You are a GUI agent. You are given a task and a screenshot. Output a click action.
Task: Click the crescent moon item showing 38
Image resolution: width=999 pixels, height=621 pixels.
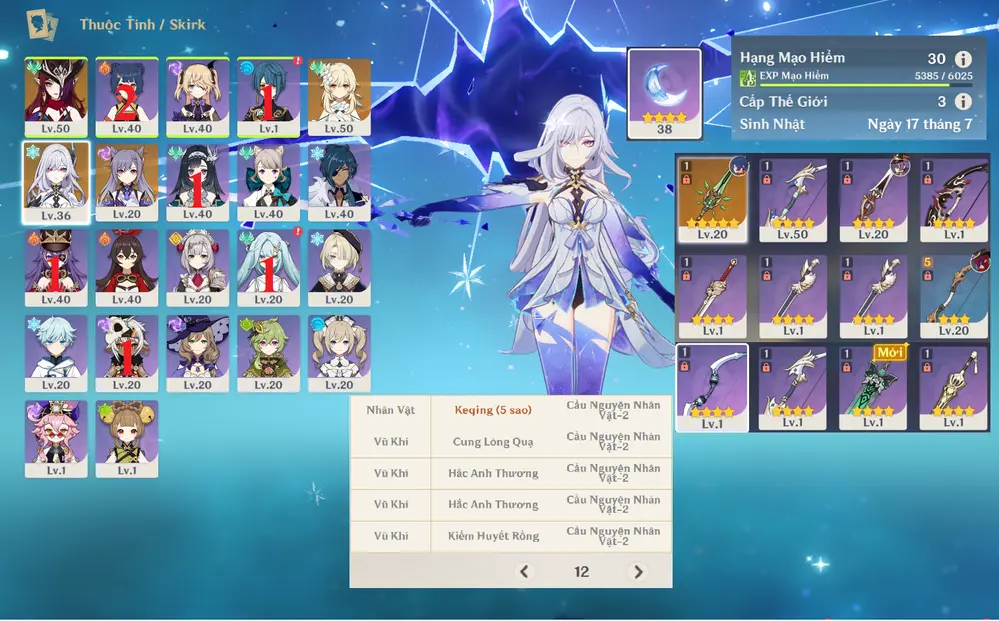tap(664, 93)
